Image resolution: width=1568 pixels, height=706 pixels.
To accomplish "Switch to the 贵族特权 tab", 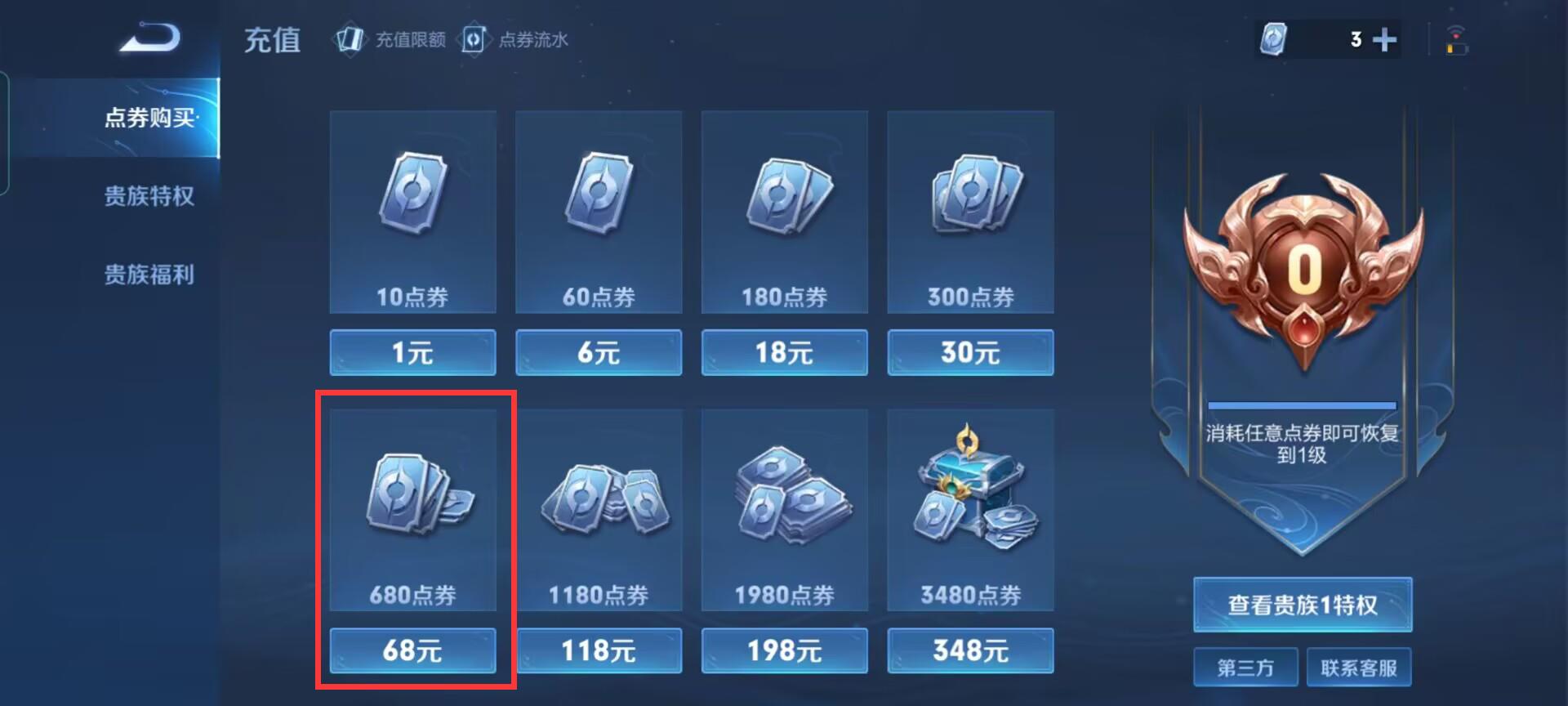I will tap(149, 197).
